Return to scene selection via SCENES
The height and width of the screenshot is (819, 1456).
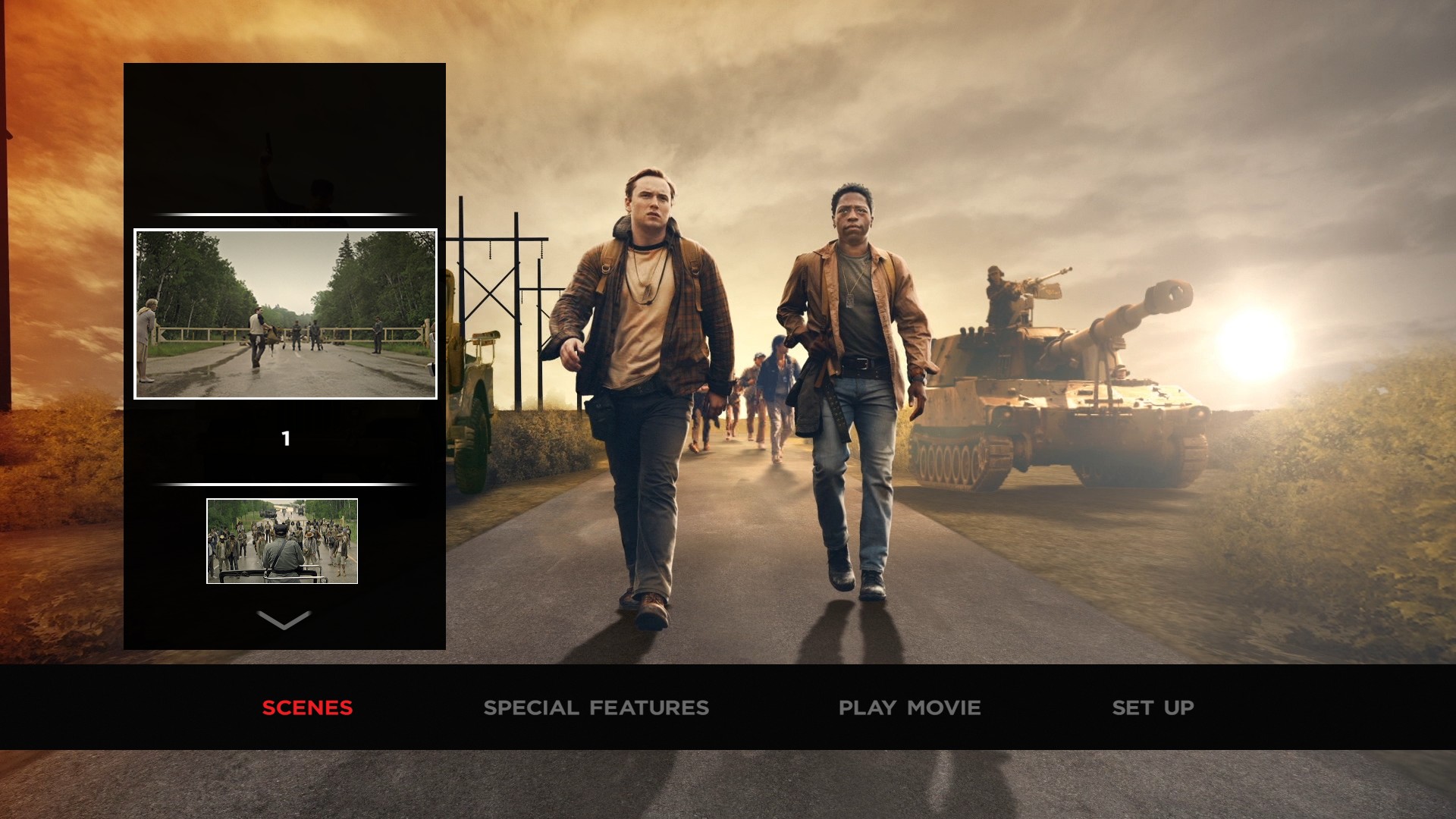coord(306,708)
